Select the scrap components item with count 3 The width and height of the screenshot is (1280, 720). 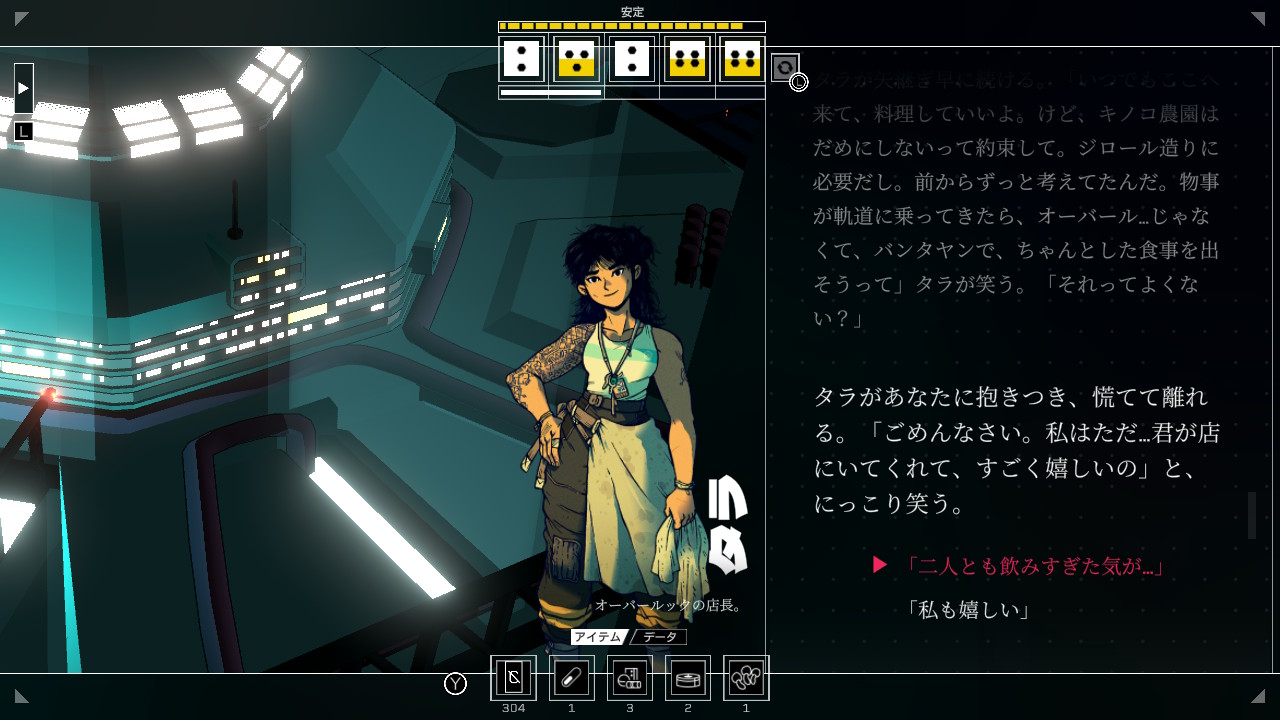coord(629,678)
